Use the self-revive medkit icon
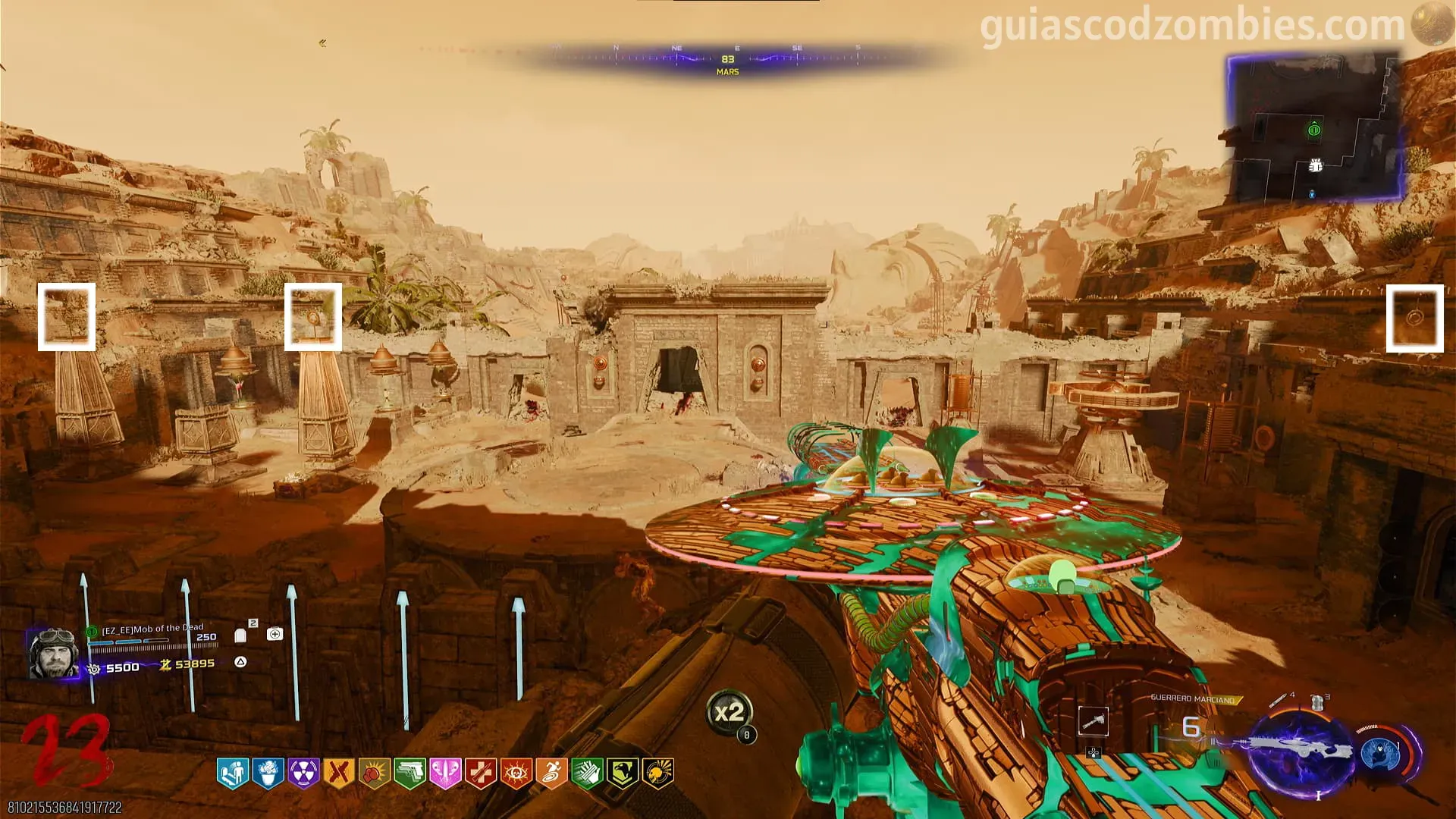 point(275,634)
